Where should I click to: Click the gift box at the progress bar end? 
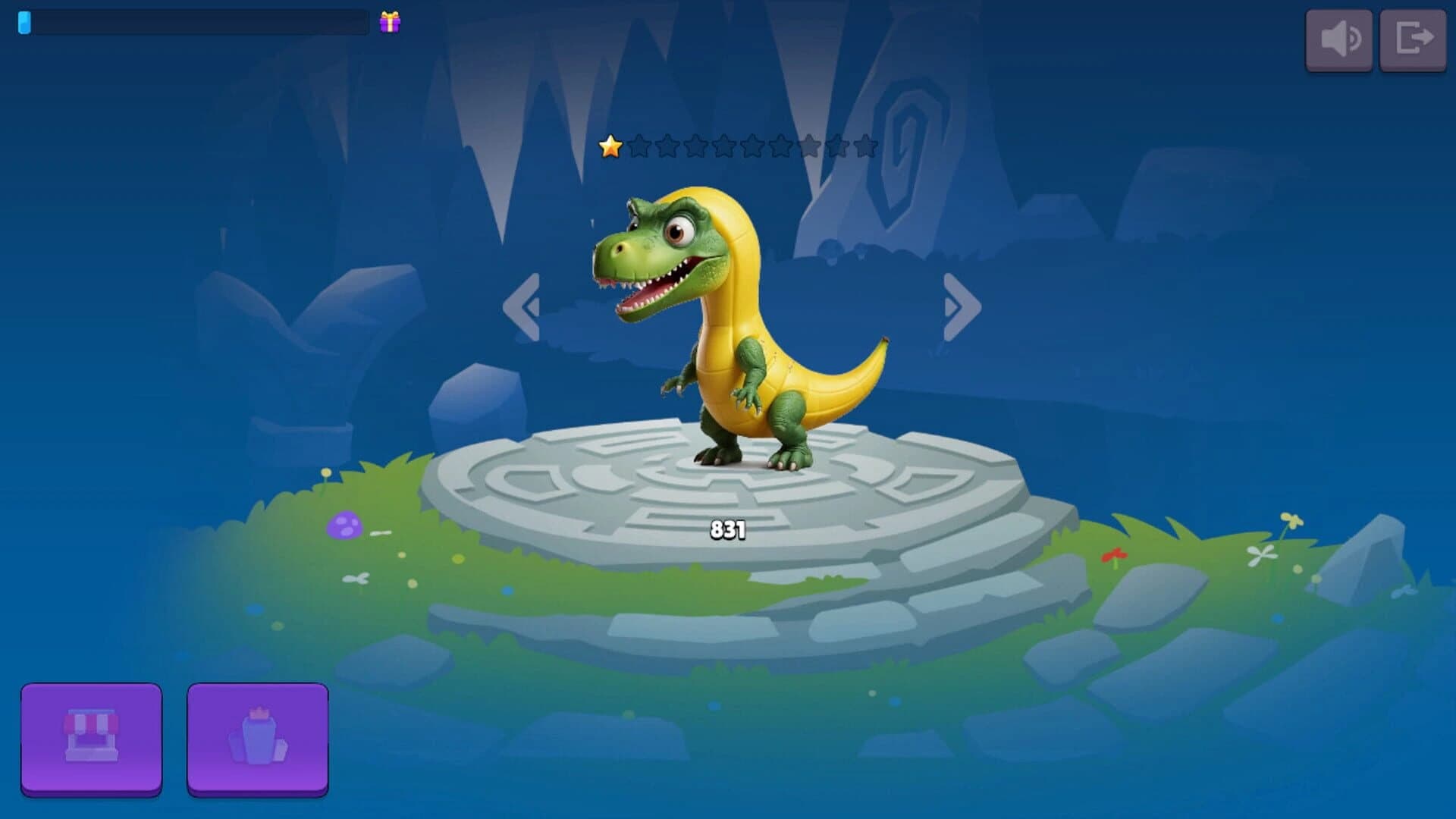390,21
